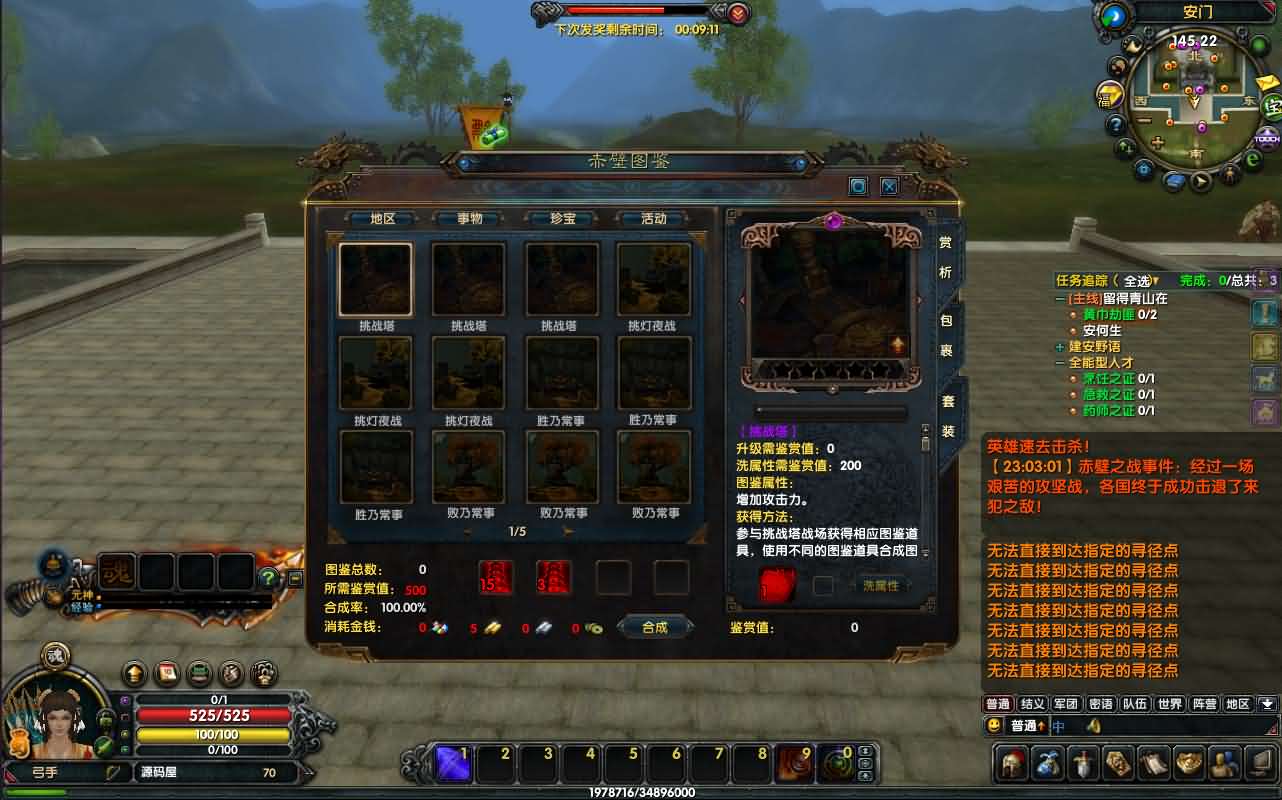This screenshot has height=800, width=1282.
Task: Open the question-mark help icon near the minimap
Action: pyautogui.click(x=1115, y=123)
